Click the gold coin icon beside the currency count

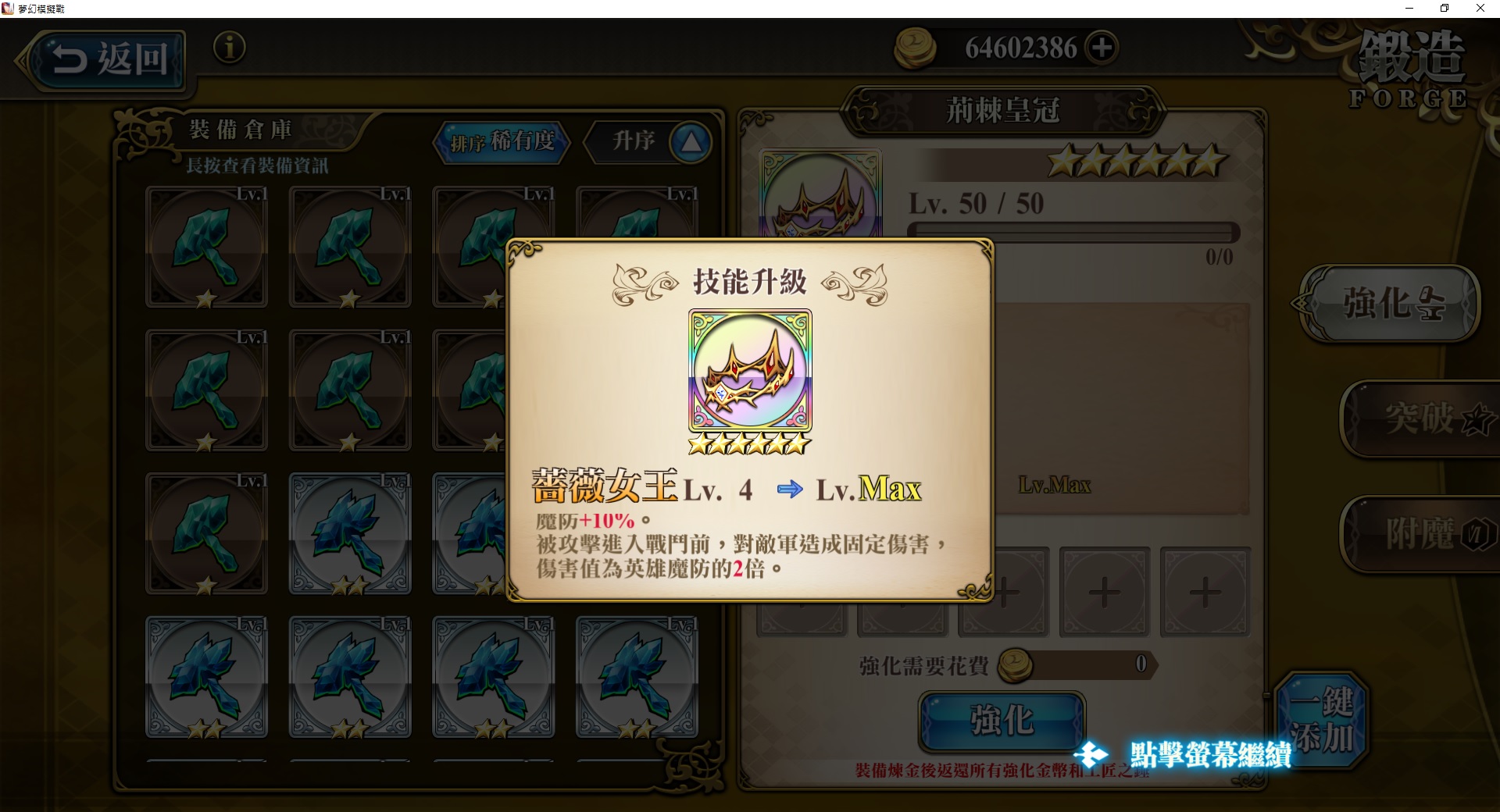coord(915,47)
